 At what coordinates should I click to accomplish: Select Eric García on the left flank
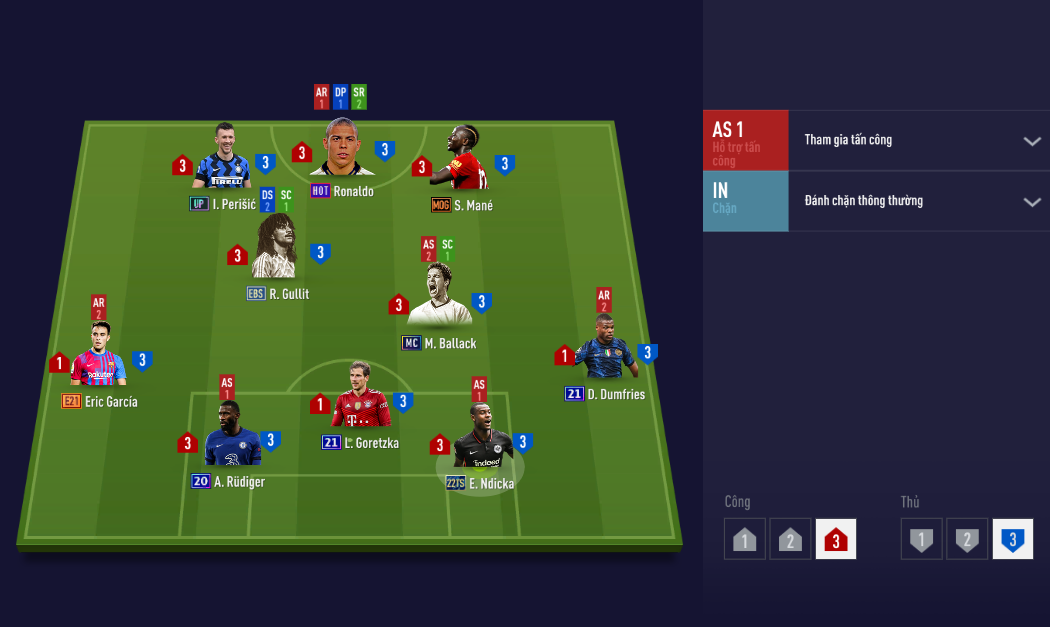tap(99, 358)
